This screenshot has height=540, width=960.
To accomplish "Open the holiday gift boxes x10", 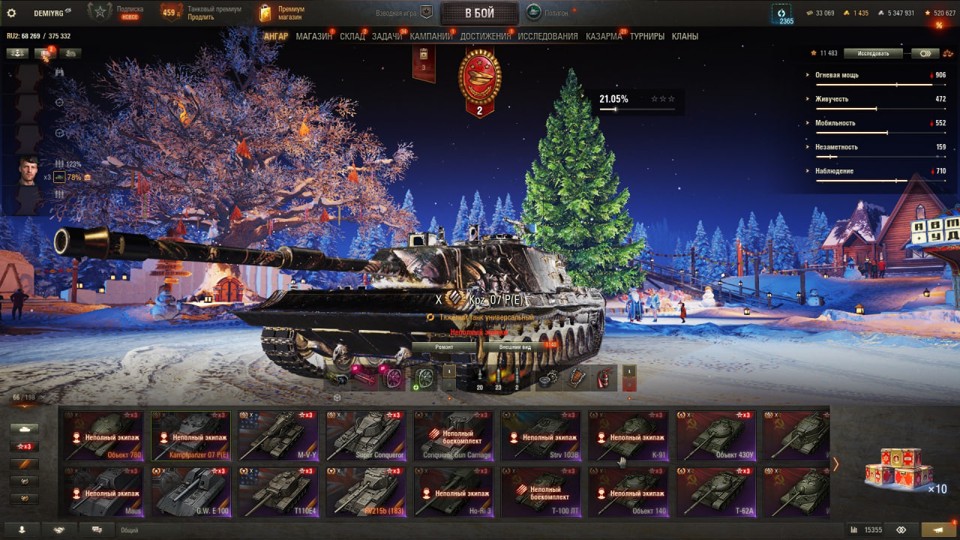I will (x=897, y=470).
